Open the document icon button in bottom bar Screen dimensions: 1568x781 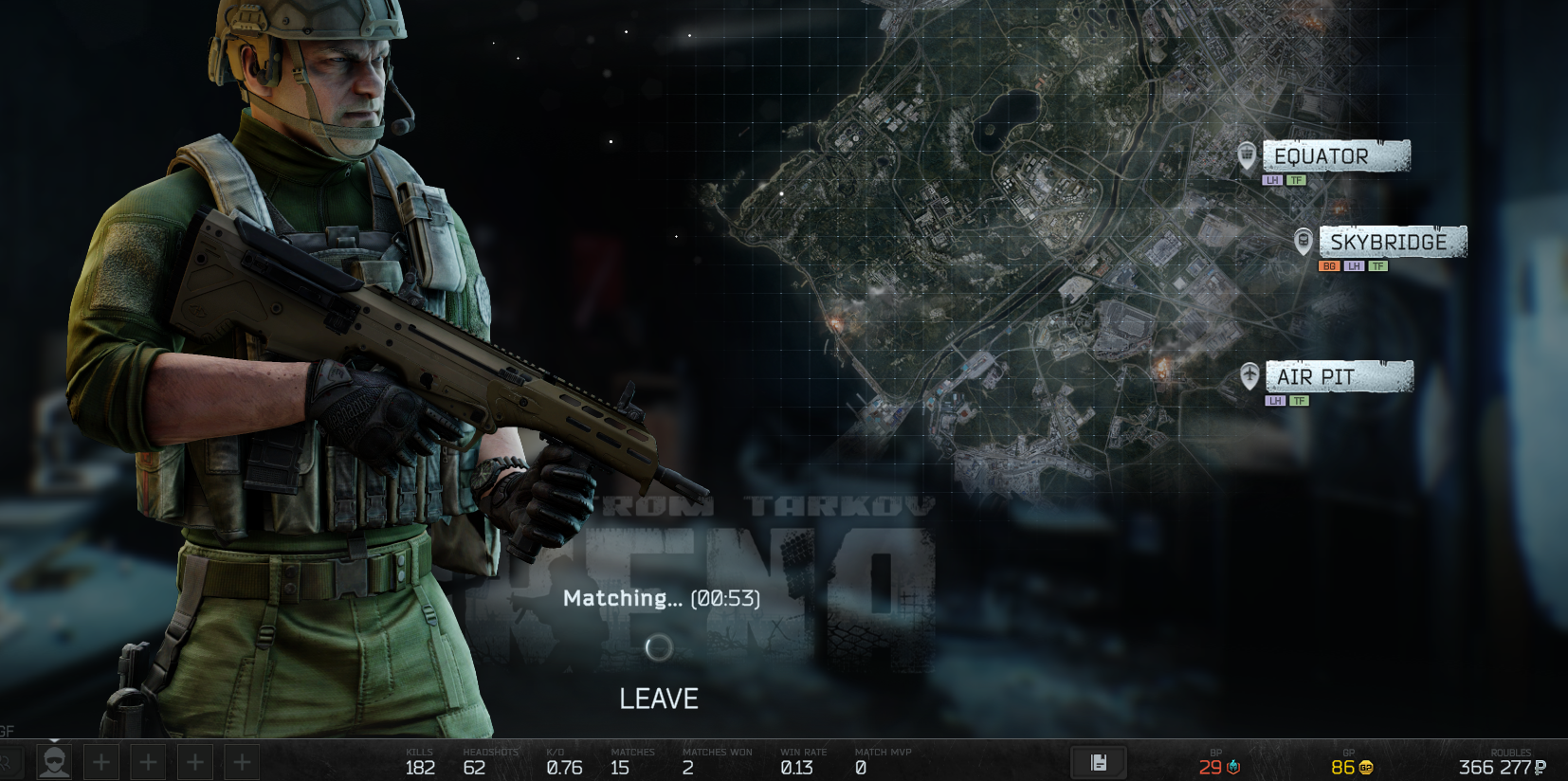point(1099,762)
